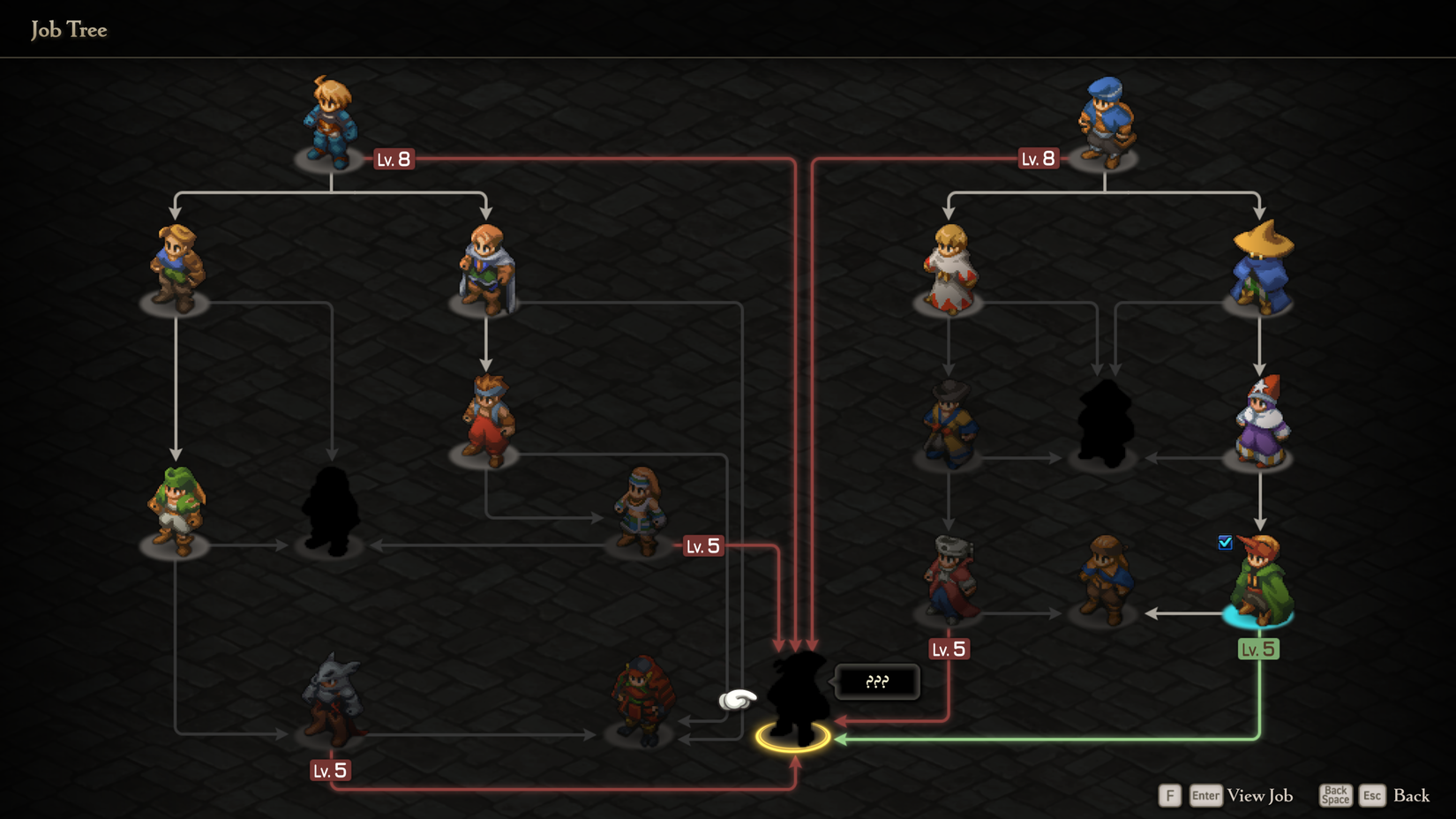
Task: Click the ??? tooltip next to the silhouette
Action: (x=876, y=681)
